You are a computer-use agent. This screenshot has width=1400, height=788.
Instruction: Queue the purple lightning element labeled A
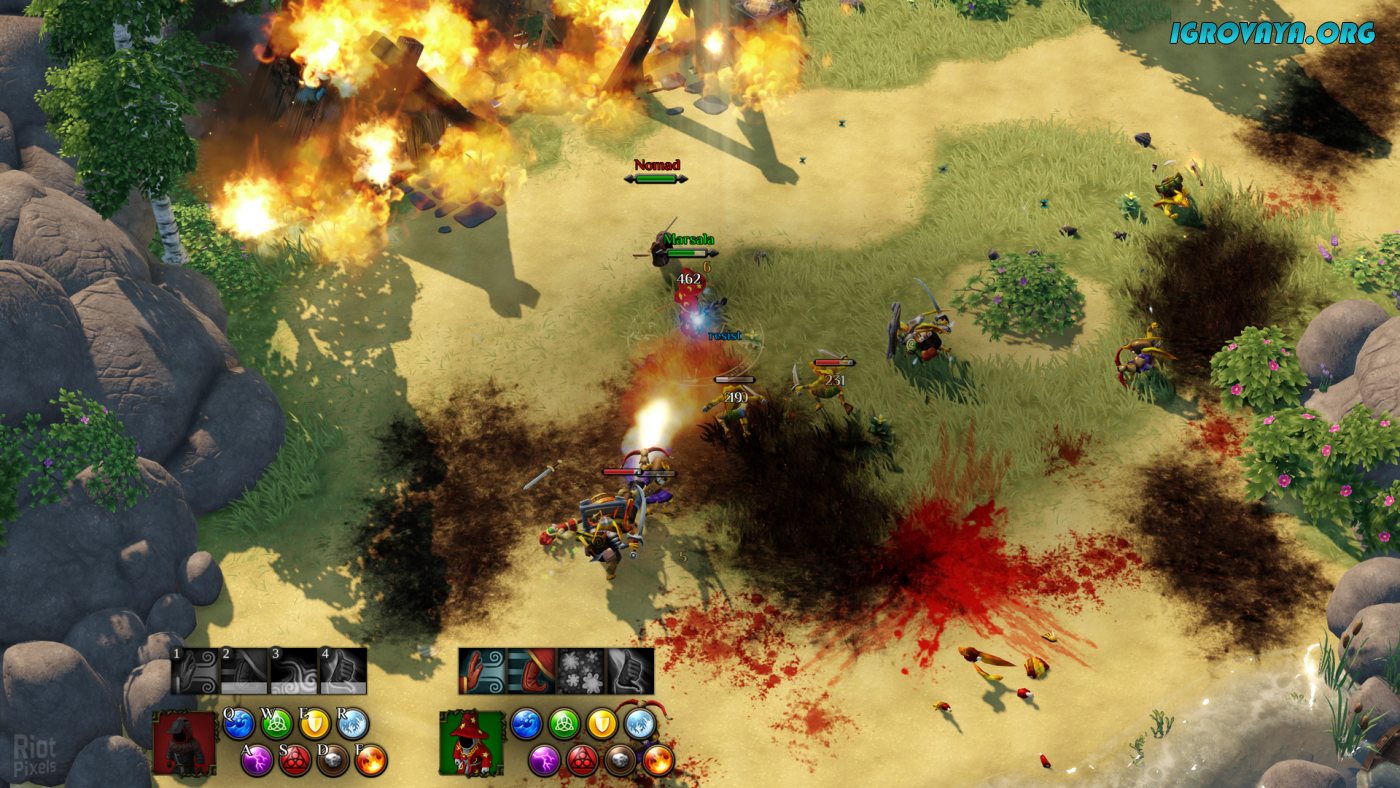[x=257, y=761]
